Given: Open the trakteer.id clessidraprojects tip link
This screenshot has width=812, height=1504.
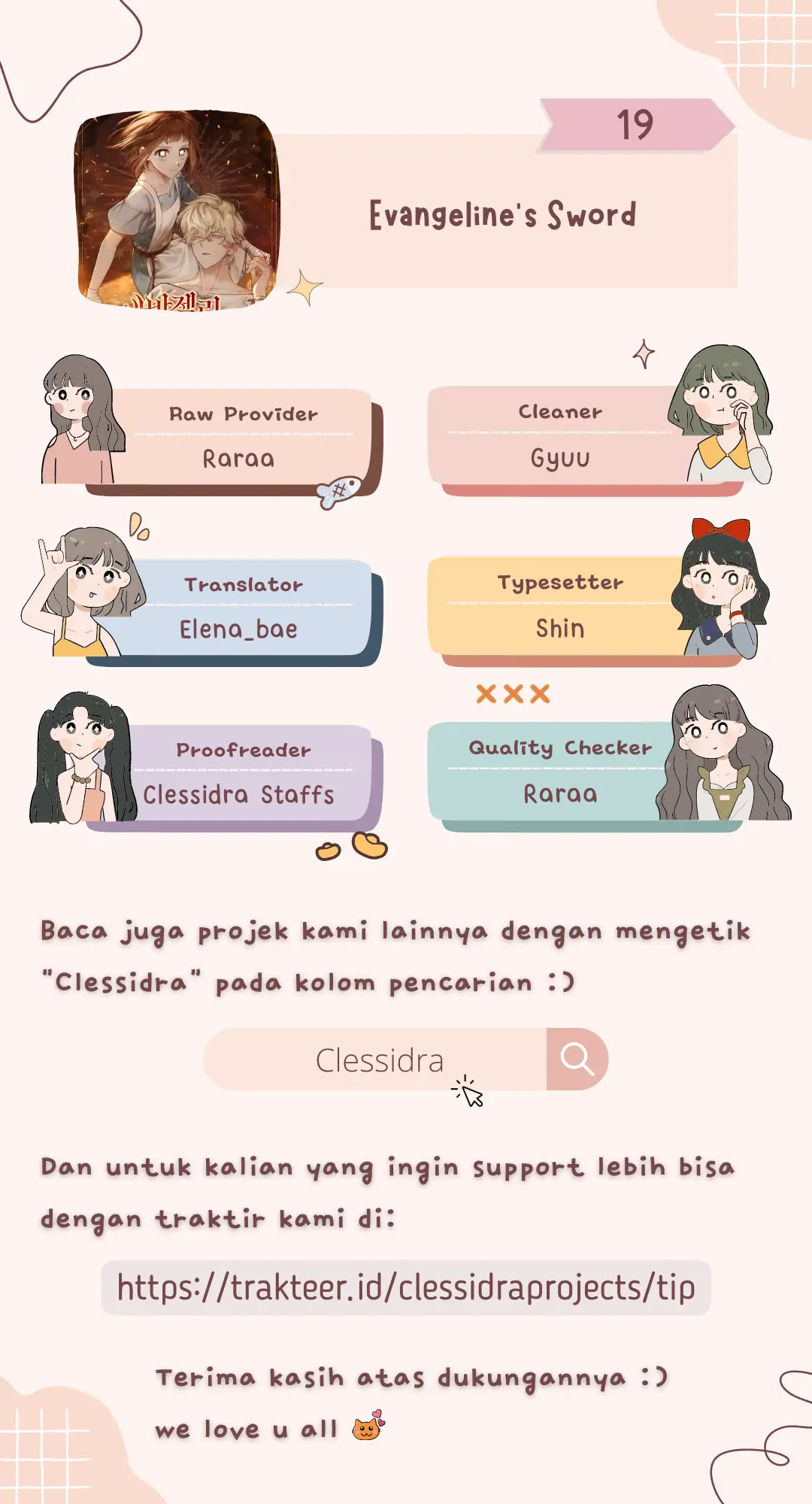Looking at the screenshot, I should coord(406,1287).
